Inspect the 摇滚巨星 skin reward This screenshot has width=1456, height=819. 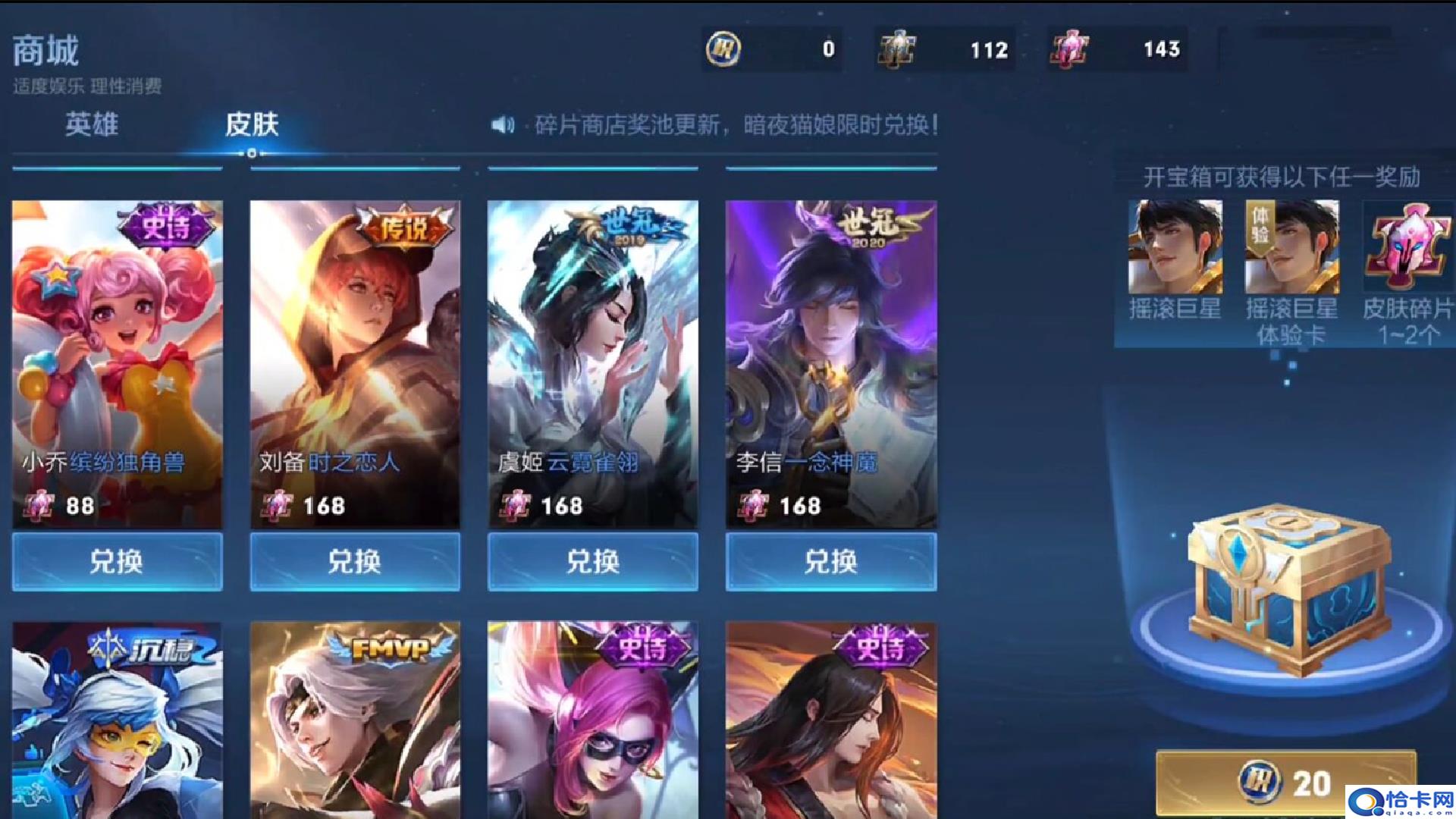1175,247
